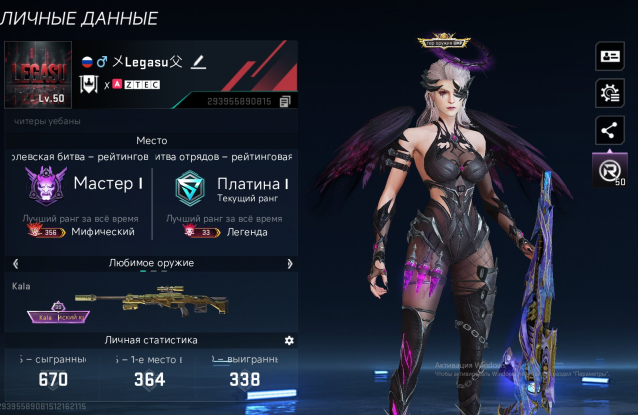View the Мастер I rank emblem
The image size is (638, 415).
[41, 187]
